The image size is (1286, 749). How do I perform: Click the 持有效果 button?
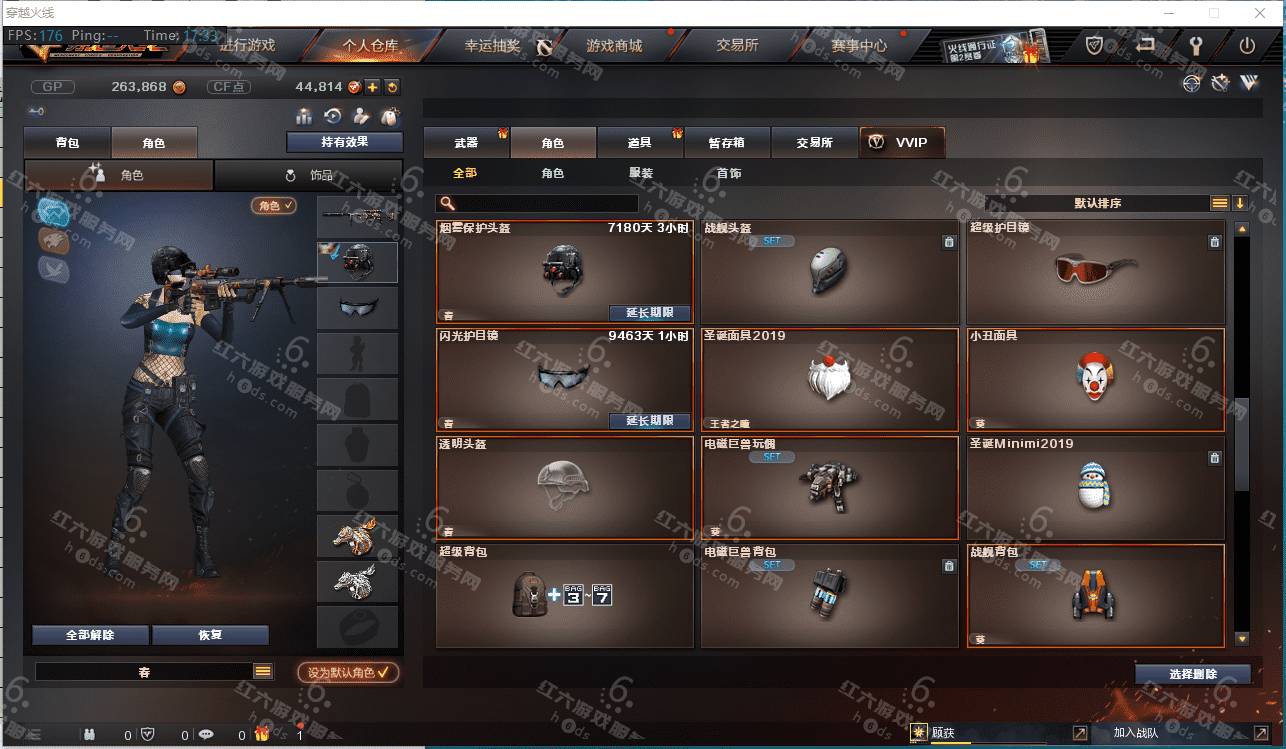(x=344, y=142)
